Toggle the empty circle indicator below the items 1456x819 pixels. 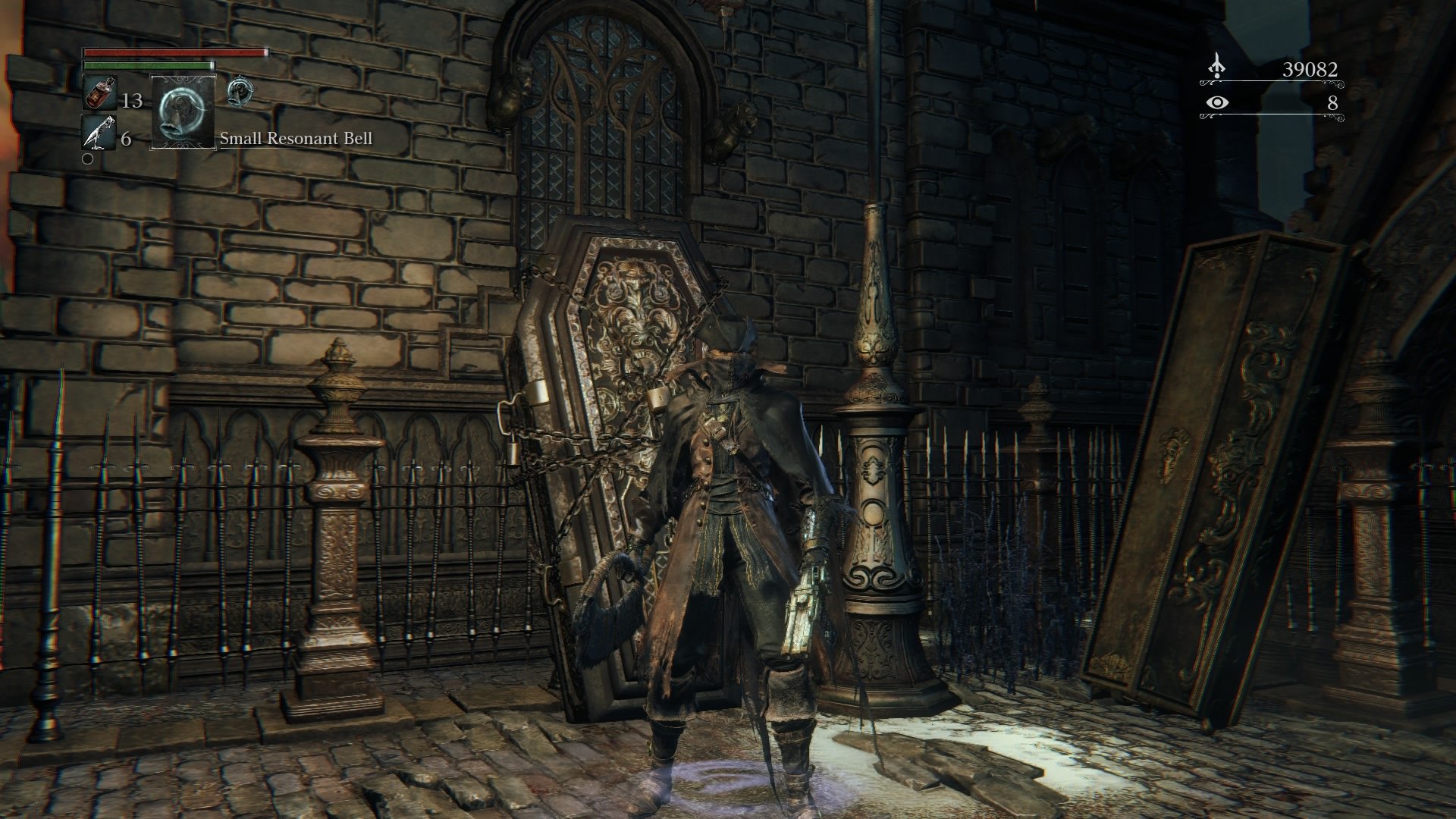[x=88, y=159]
